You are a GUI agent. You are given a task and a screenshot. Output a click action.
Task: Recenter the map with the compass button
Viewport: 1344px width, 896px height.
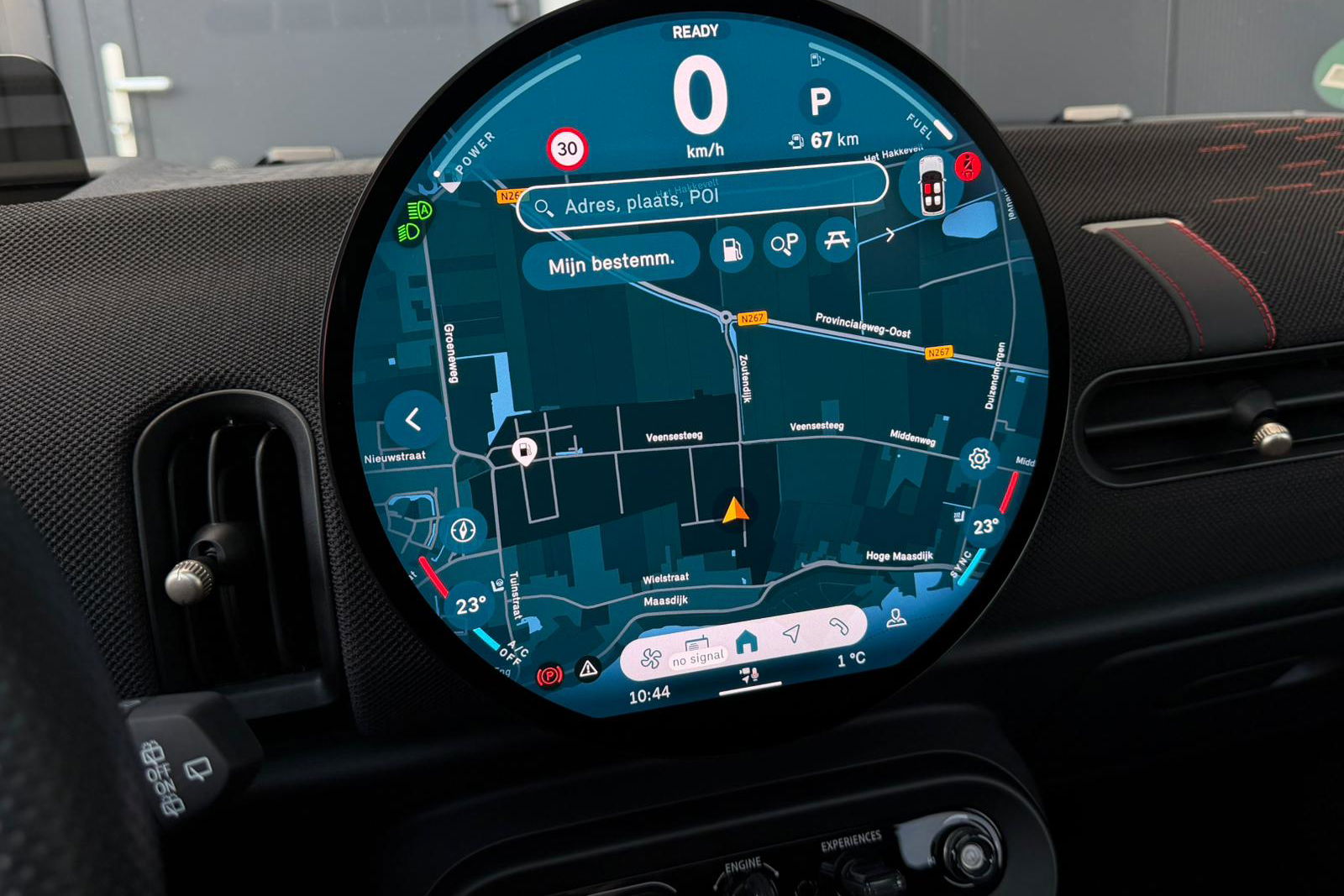pos(464,530)
